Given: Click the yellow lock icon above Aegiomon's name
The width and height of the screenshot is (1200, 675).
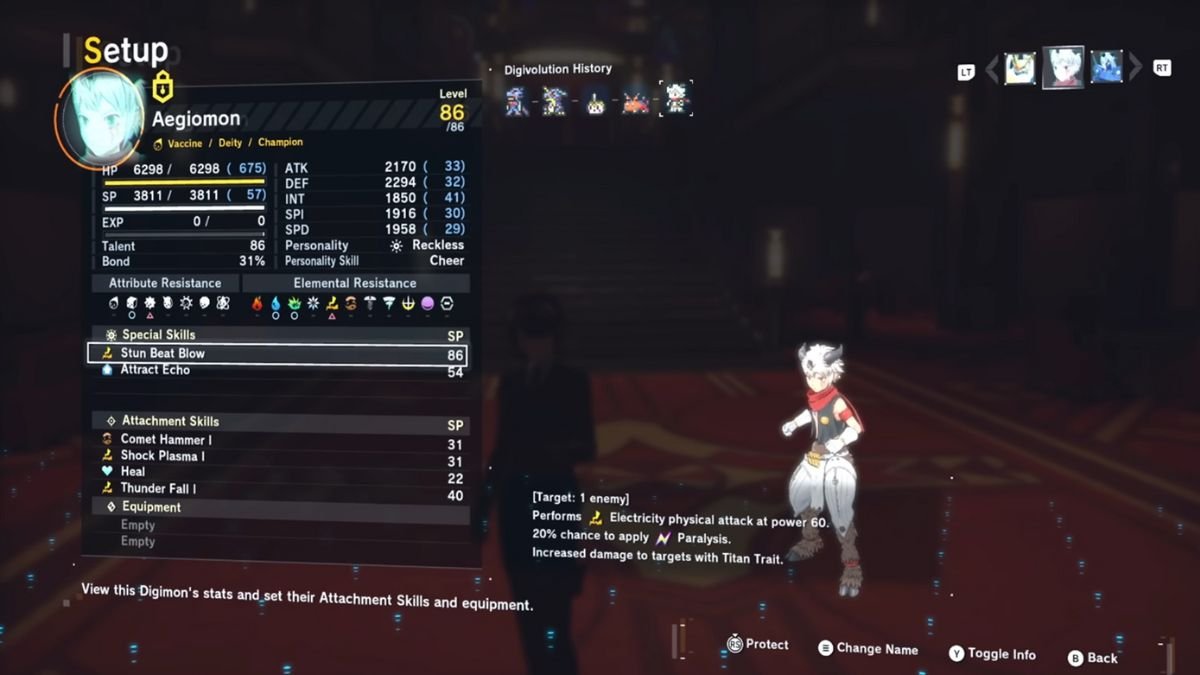Looking at the screenshot, I should [163, 87].
